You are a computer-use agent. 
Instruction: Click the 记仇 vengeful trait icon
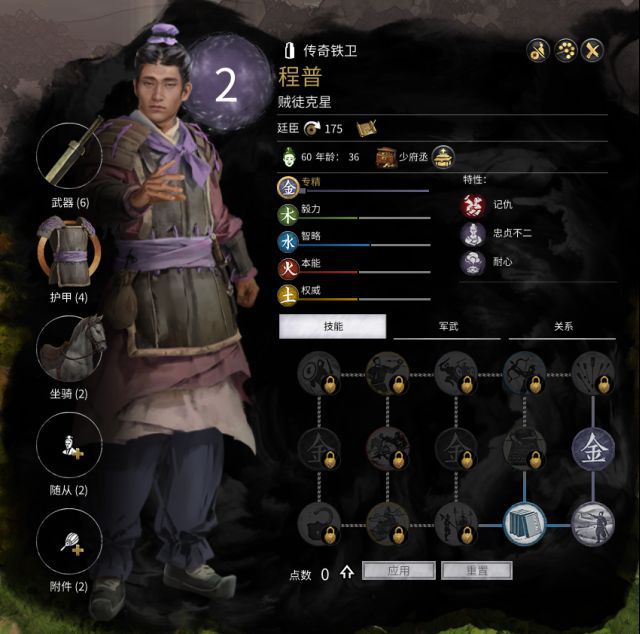click(473, 205)
